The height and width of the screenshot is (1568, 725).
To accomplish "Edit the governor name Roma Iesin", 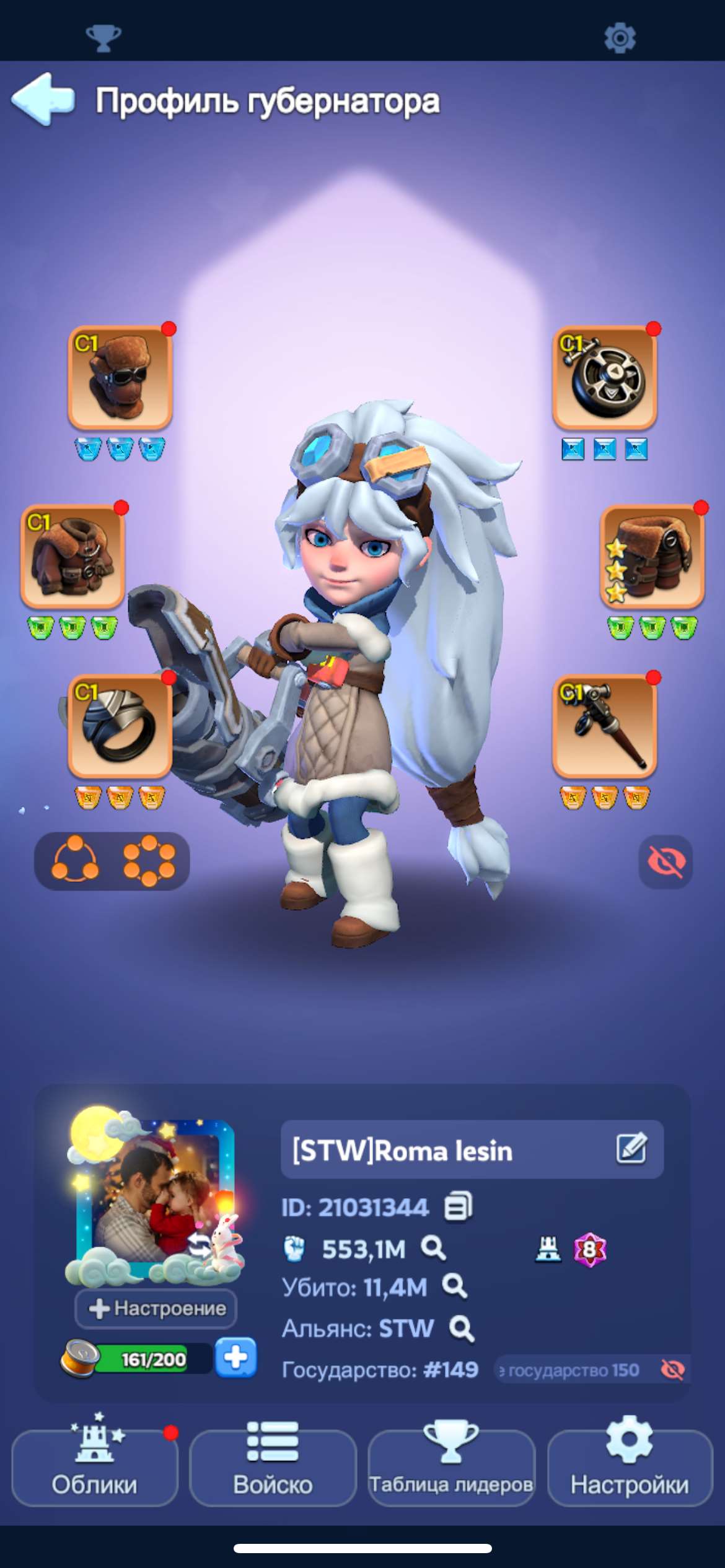I will [631, 1149].
